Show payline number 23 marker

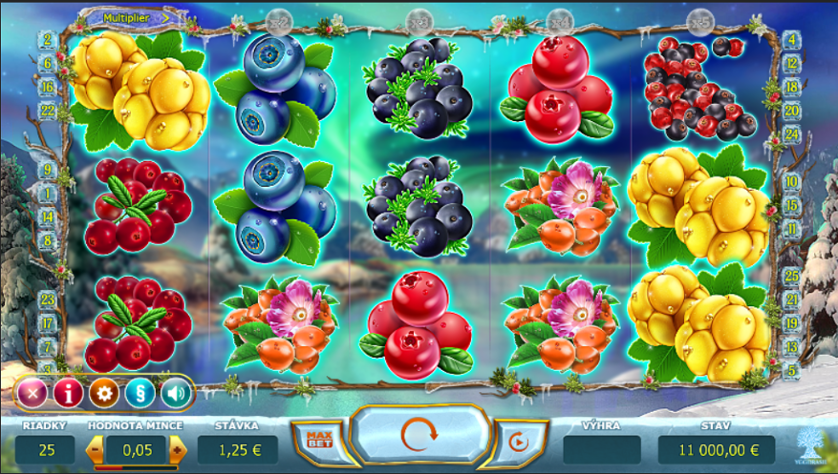pos(47,299)
